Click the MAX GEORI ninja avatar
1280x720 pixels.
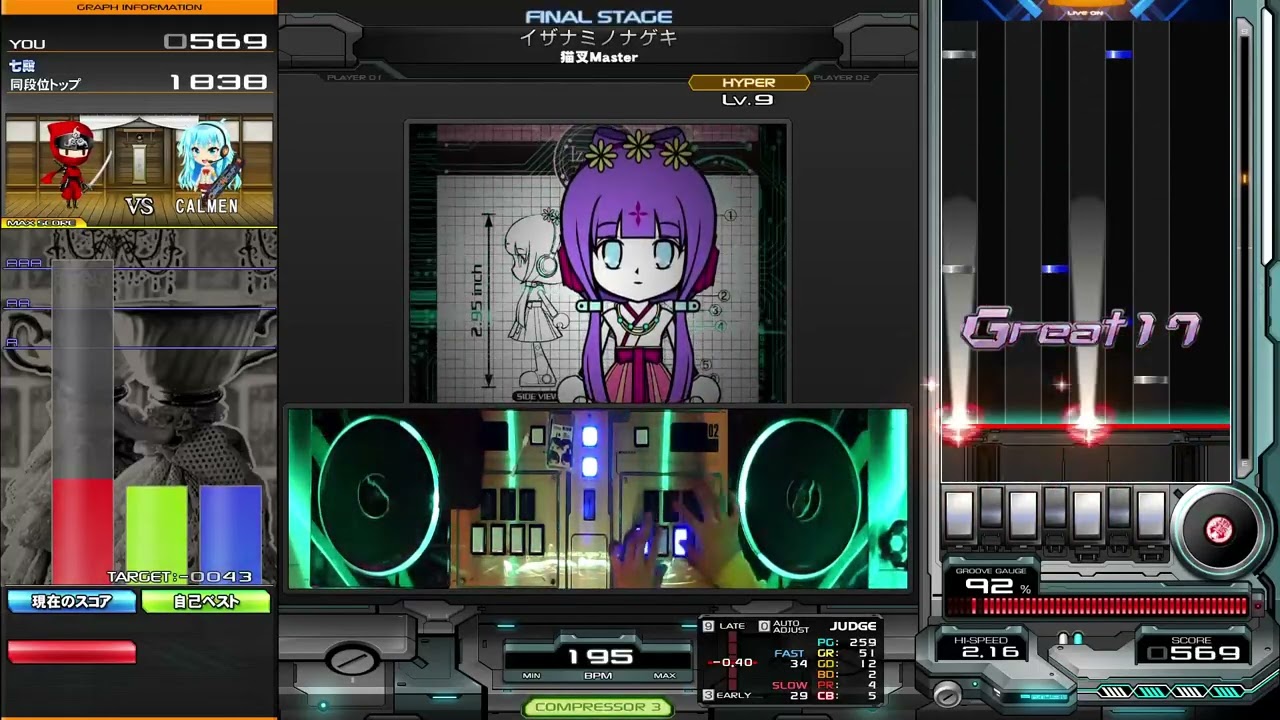click(x=73, y=165)
